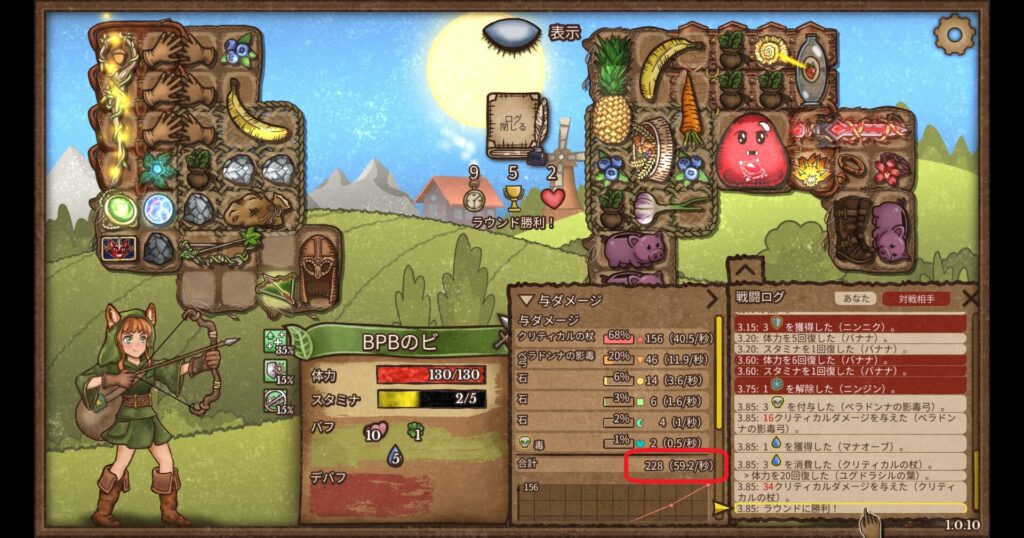This screenshot has height=538, width=1024.
Task: Select the vine-wrapped bow item
Action: [215, 249]
